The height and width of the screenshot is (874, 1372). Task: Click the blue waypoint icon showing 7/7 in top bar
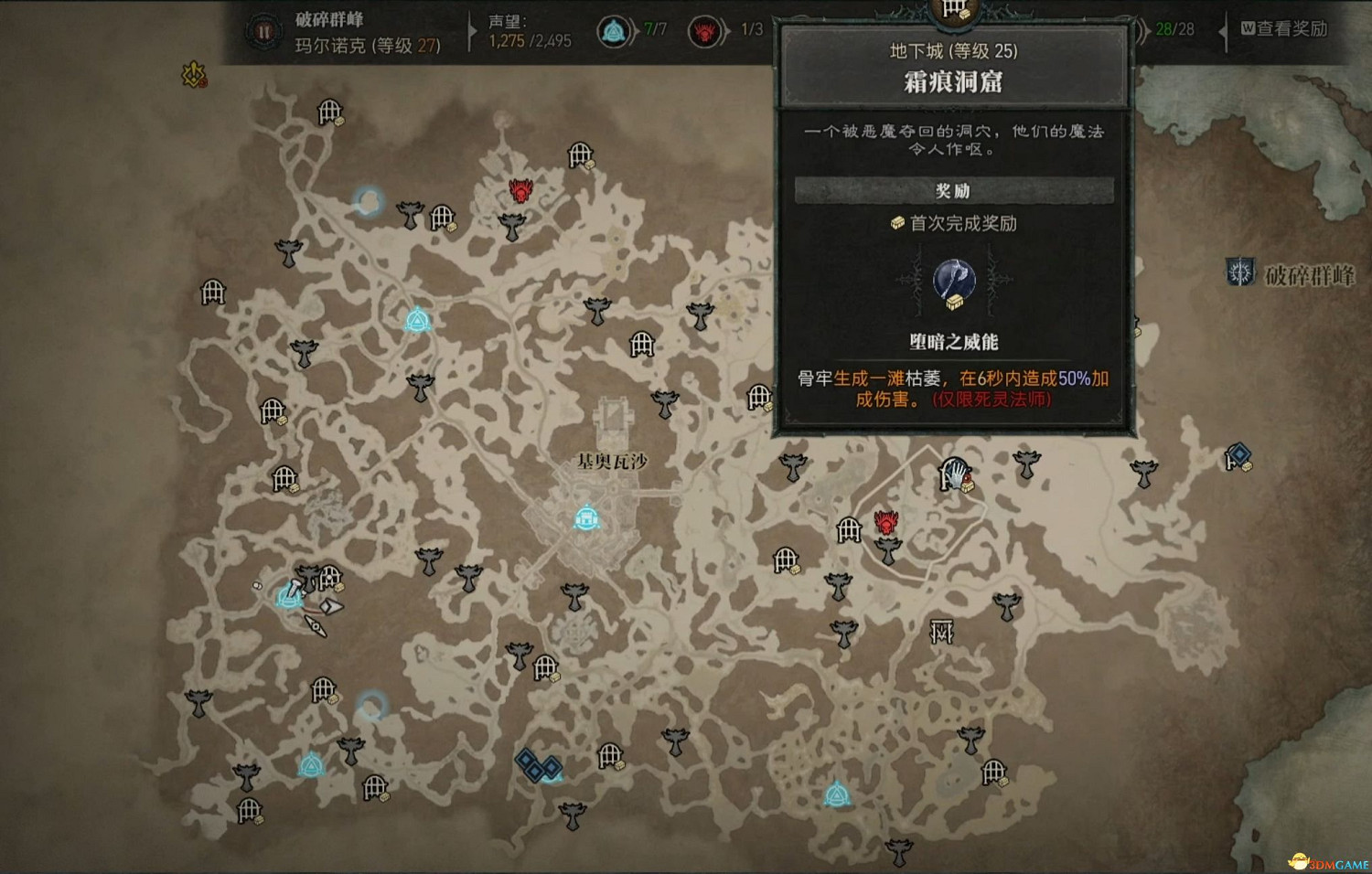(615, 28)
